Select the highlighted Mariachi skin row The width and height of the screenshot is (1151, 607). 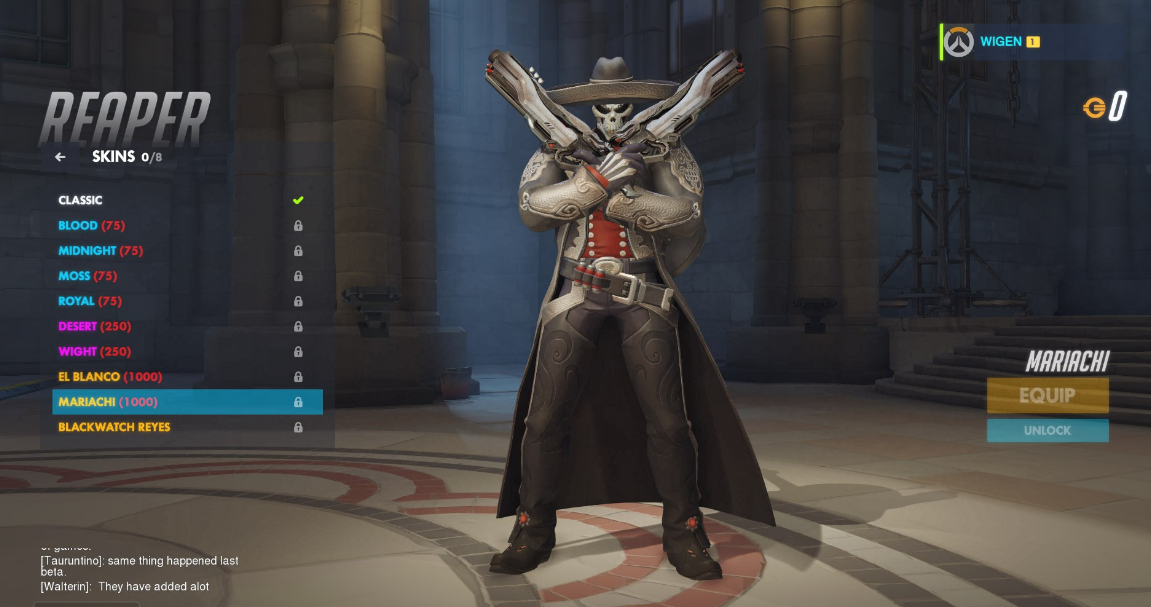coord(186,402)
